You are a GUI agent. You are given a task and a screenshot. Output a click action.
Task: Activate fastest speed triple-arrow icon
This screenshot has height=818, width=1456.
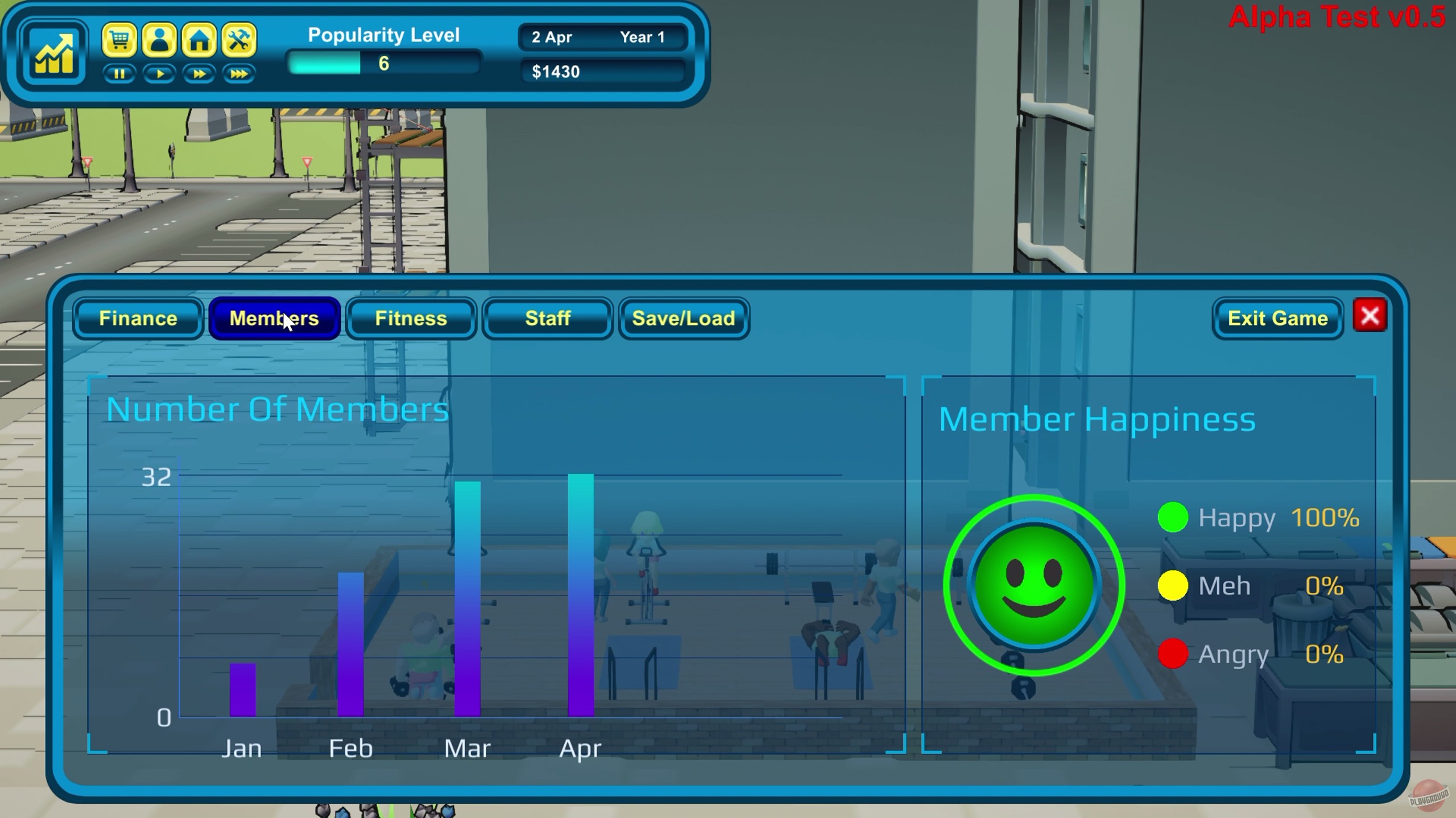(239, 73)
